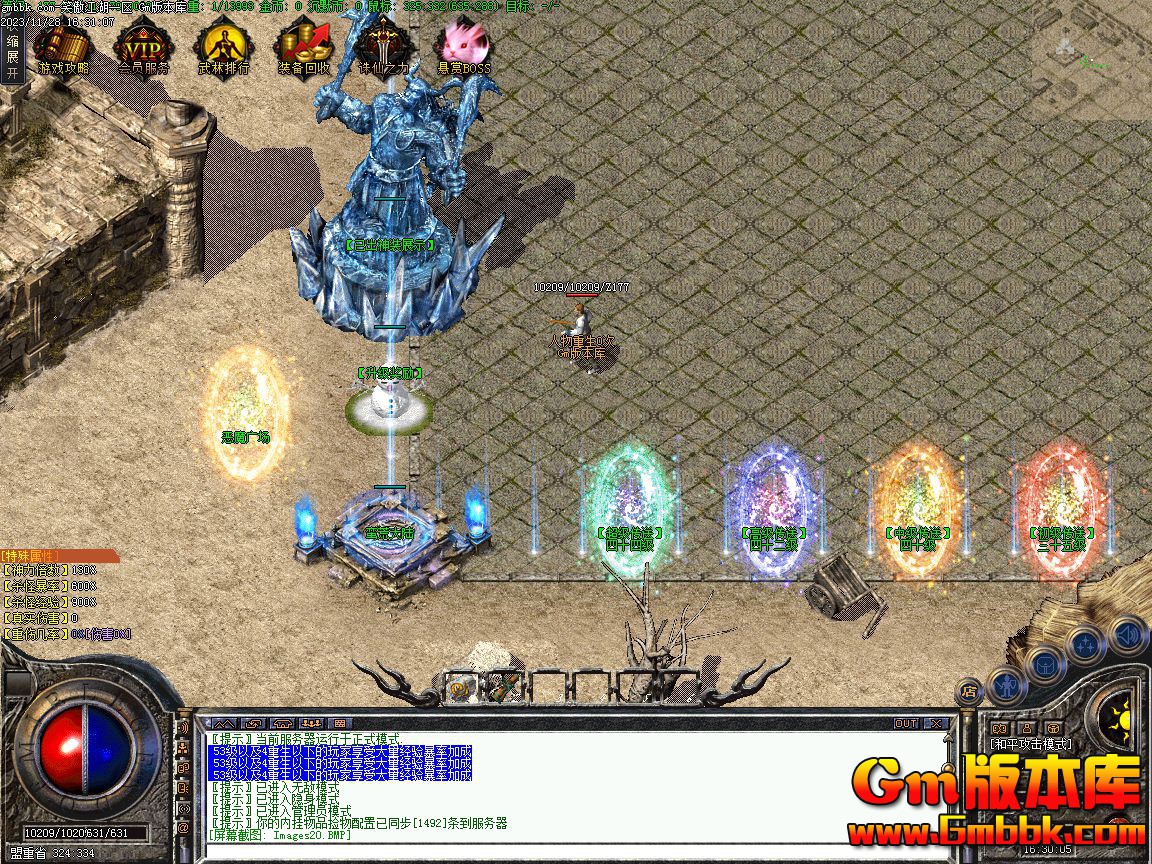Click the OUT button on chat panel

pos(906,723)
